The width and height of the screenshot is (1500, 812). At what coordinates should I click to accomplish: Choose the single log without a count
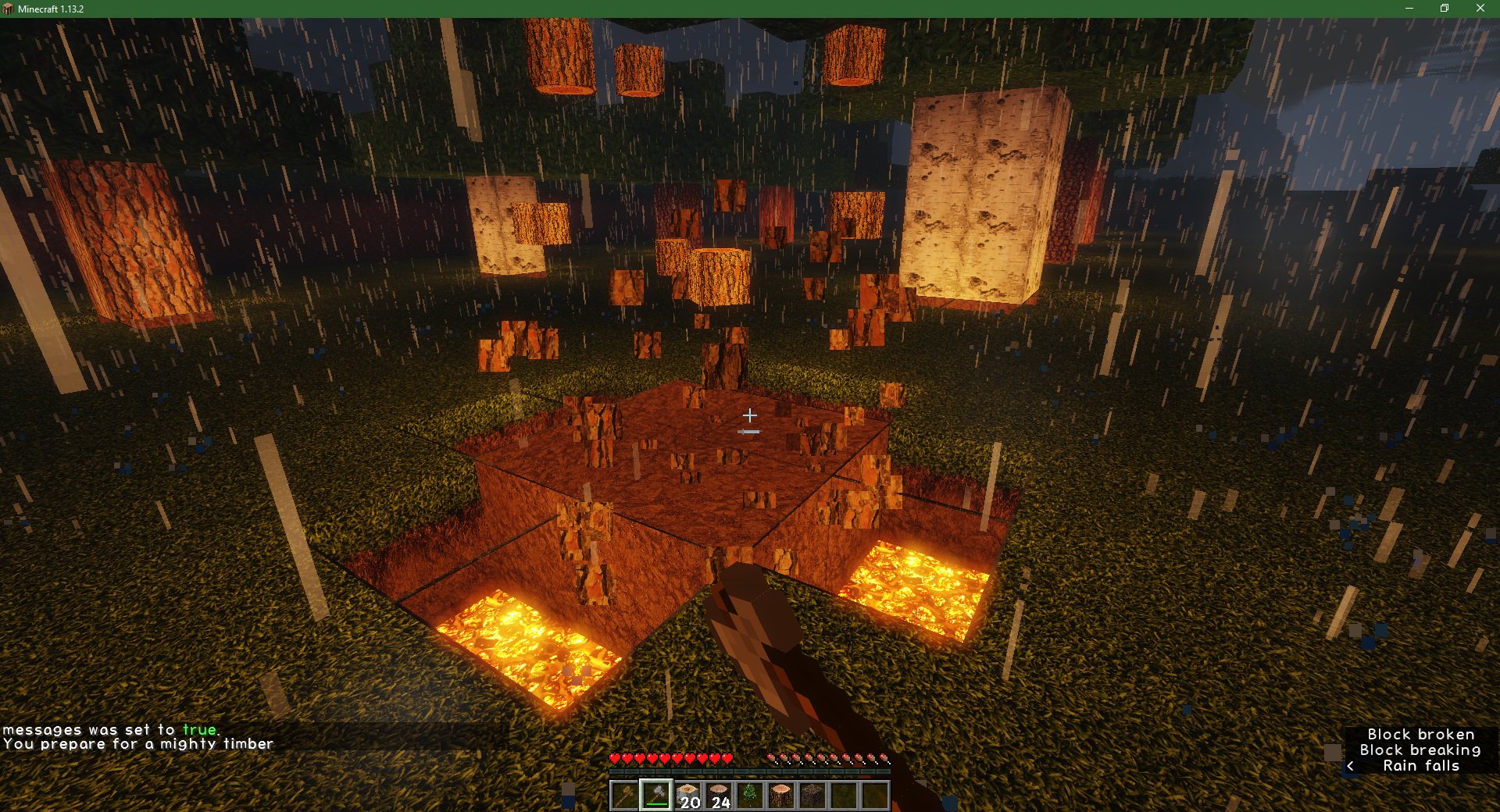(x=781, y=796)
